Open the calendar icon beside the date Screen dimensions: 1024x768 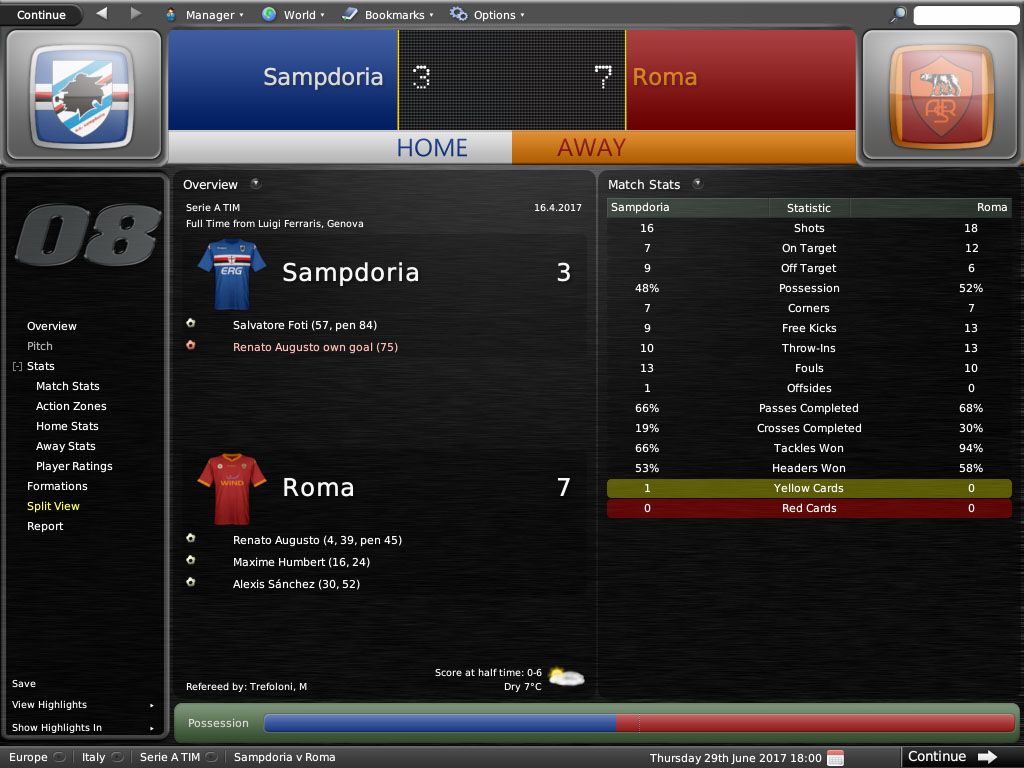coord(836,757)
